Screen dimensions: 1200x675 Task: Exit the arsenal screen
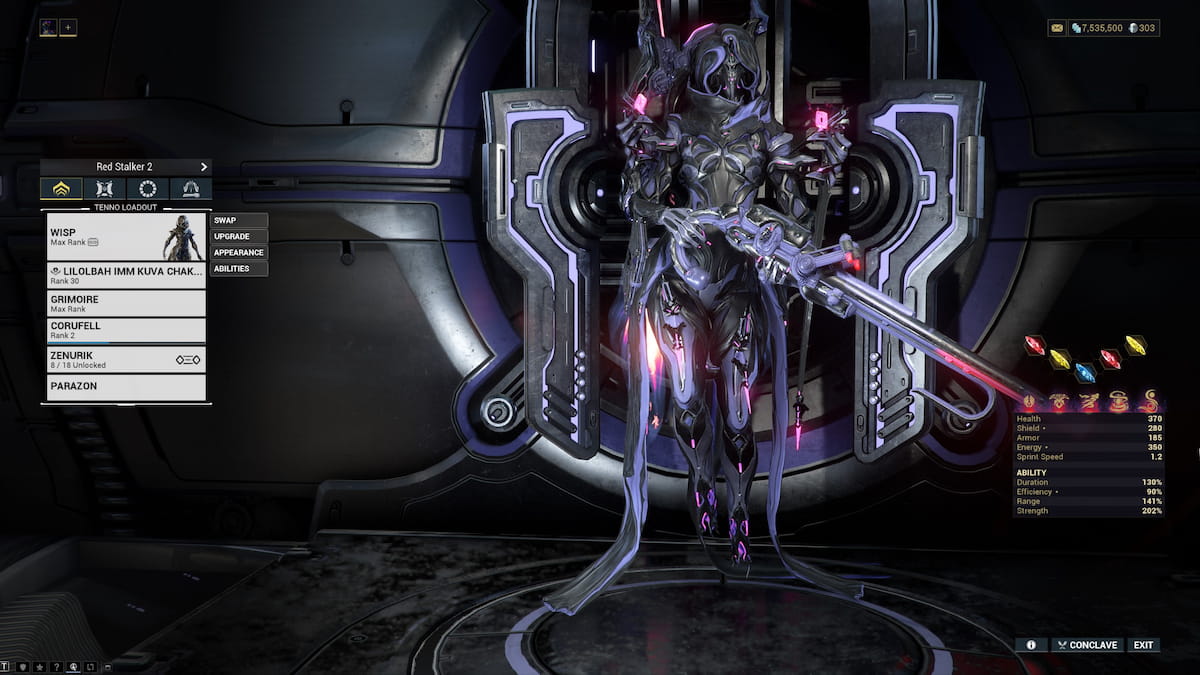(1143, 645)
